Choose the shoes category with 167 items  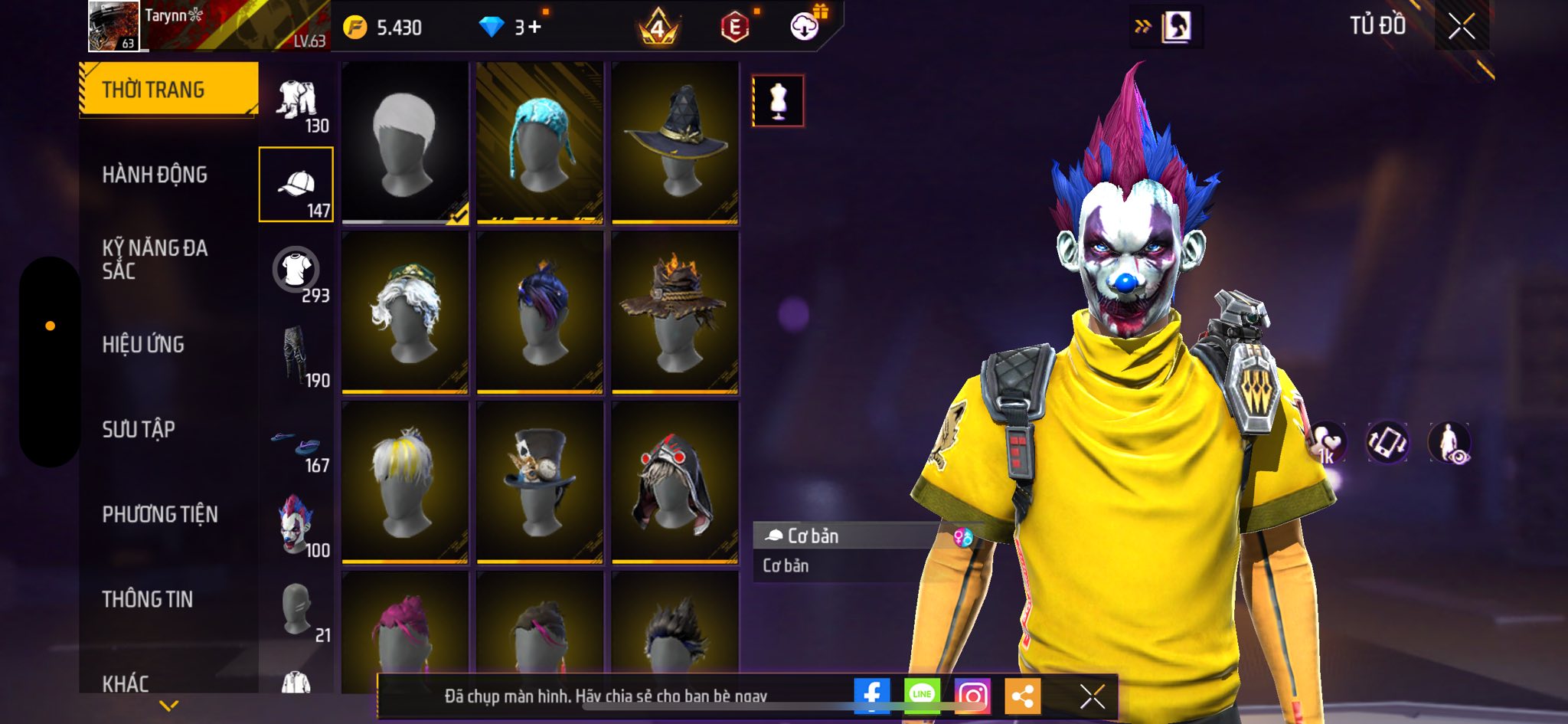[x=297, y=444]
